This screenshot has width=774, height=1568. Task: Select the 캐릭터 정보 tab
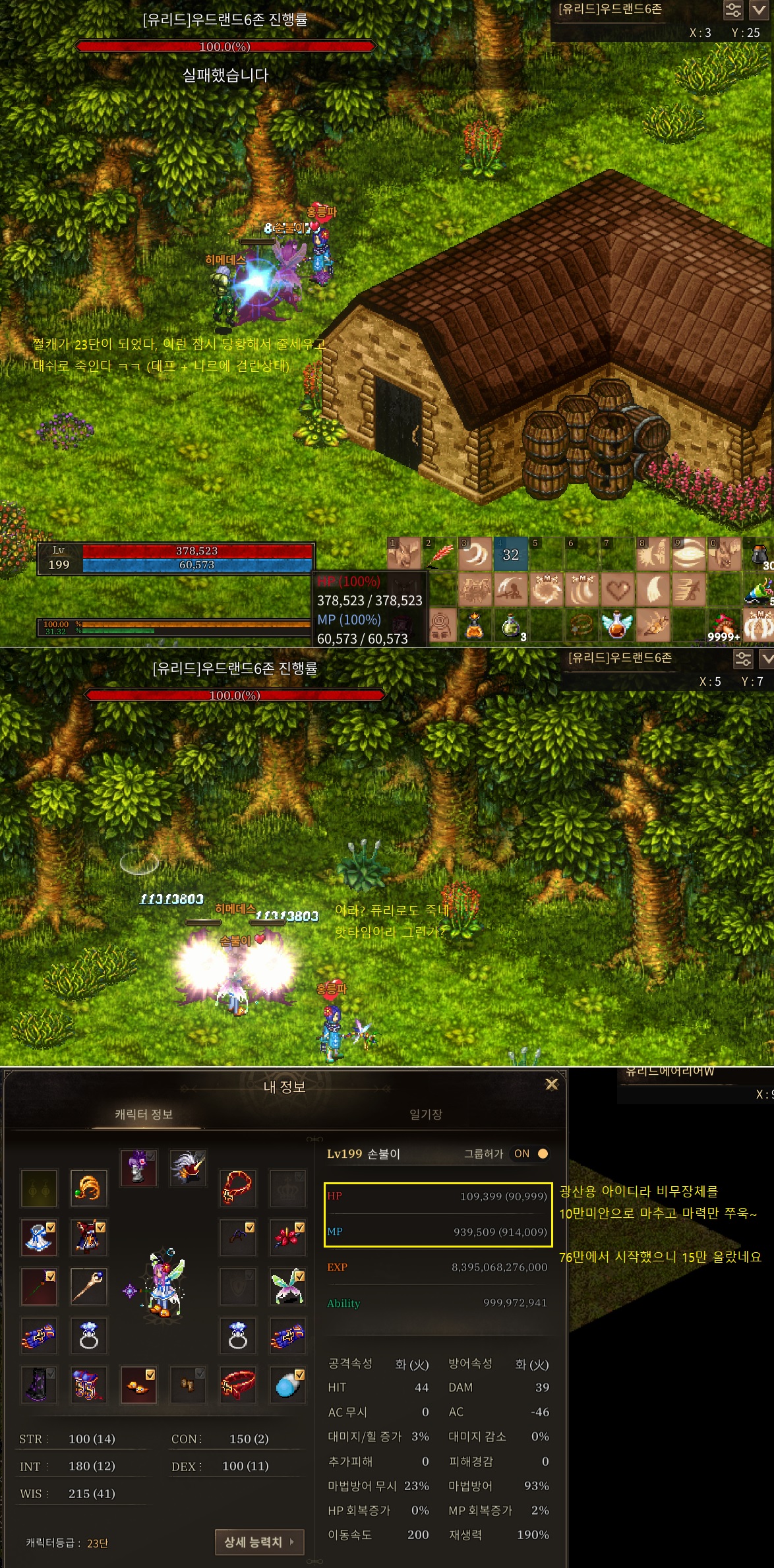point(144,1114)
